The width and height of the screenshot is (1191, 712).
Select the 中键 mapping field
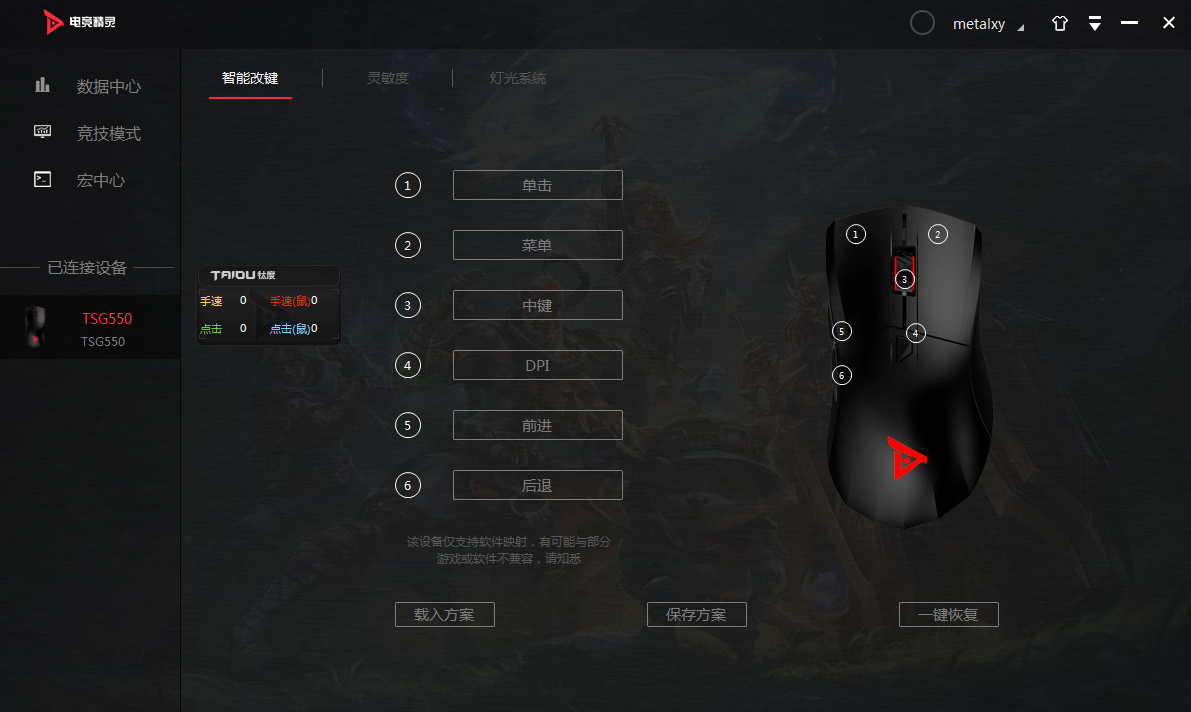(x=537, y=305)
